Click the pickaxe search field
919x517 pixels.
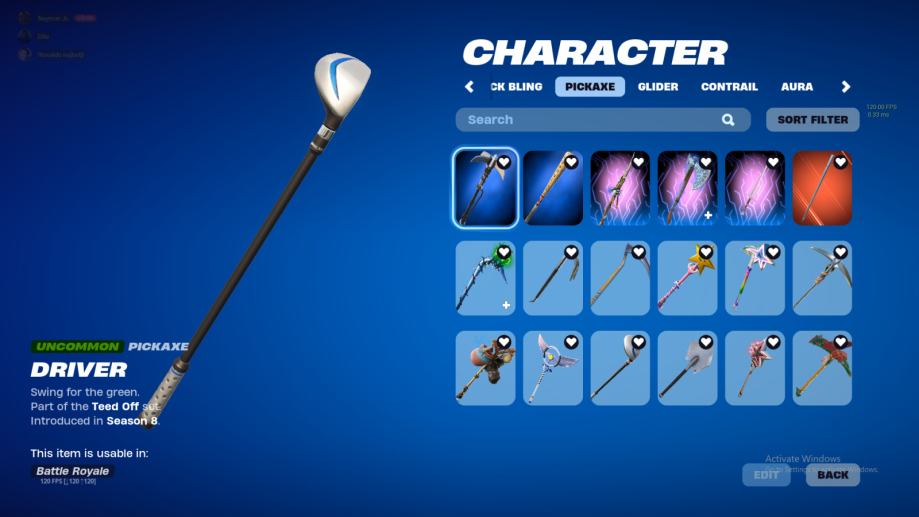click(590, 120)
